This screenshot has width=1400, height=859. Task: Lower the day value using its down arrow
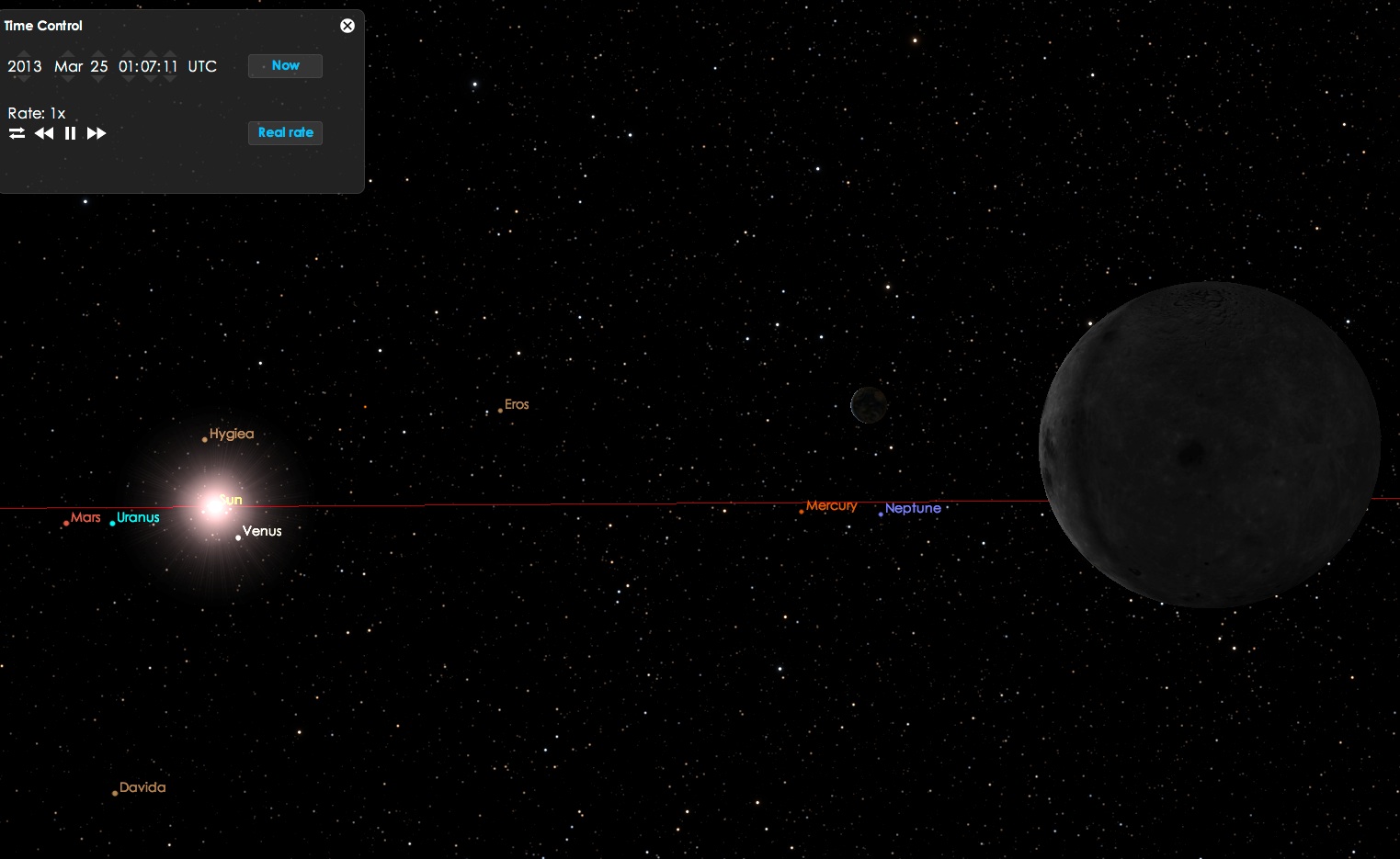(x=99, y=79)
